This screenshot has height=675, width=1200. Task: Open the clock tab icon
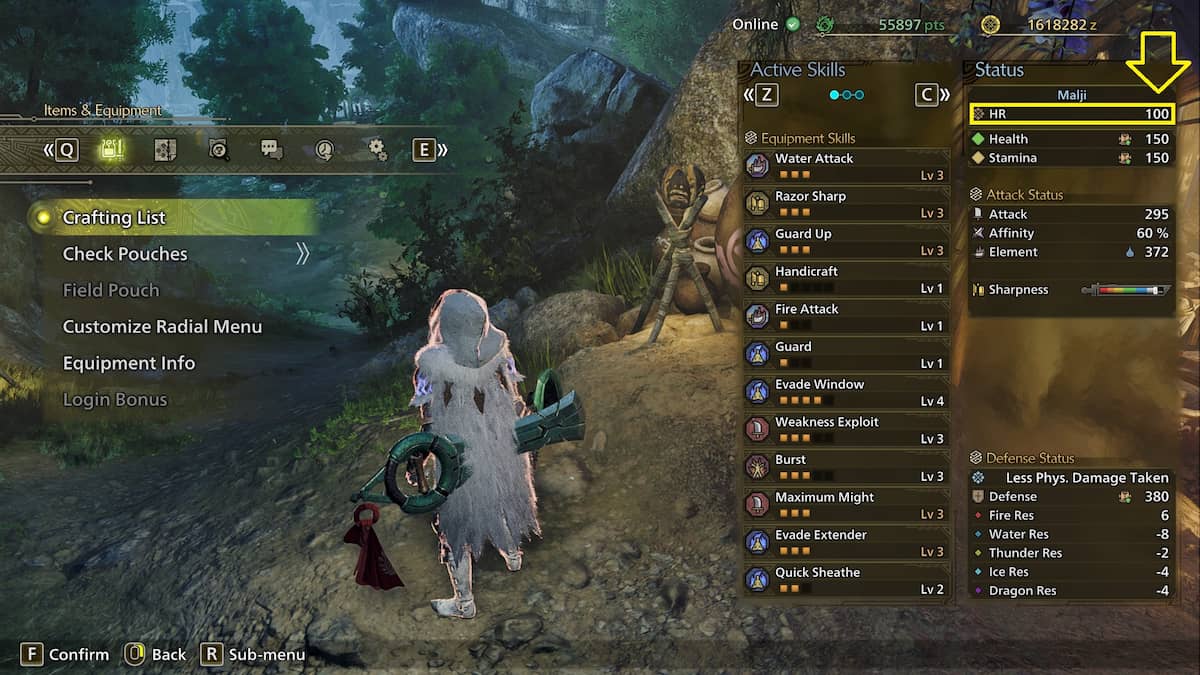(x=324, y=150)
